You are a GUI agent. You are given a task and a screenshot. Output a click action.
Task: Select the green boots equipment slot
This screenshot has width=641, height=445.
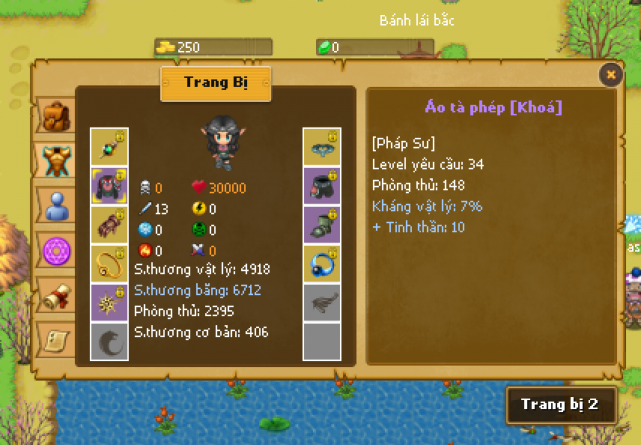[322, 224]
